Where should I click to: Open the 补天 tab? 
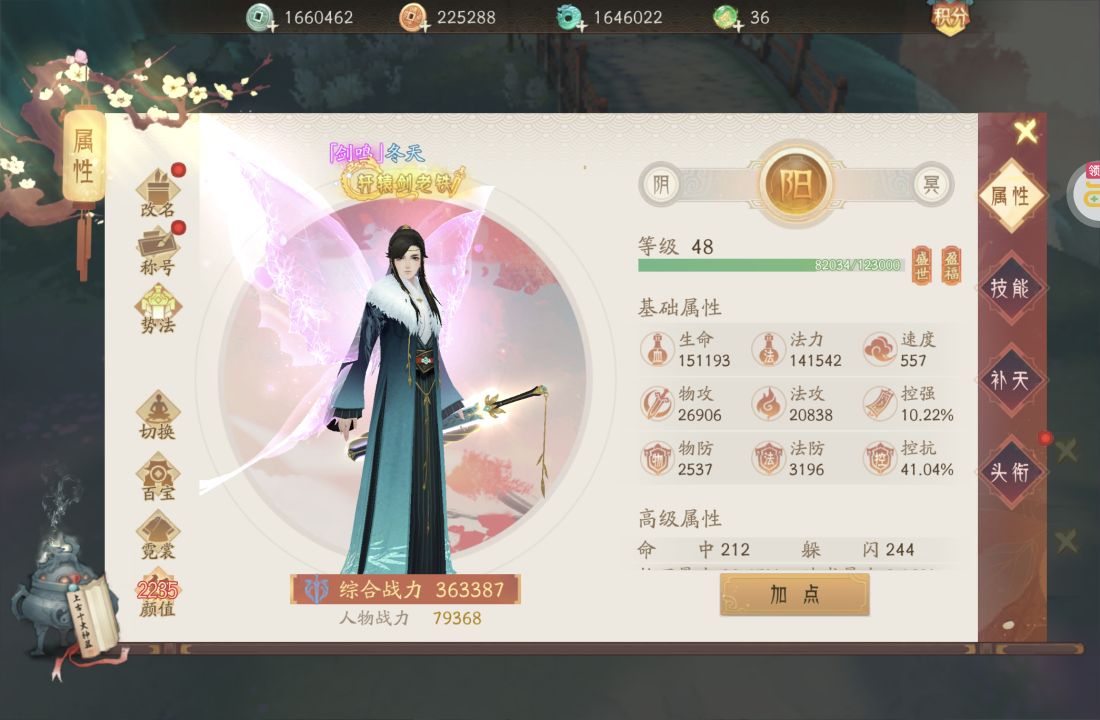pyautogui.click(x=1010, y=380)
